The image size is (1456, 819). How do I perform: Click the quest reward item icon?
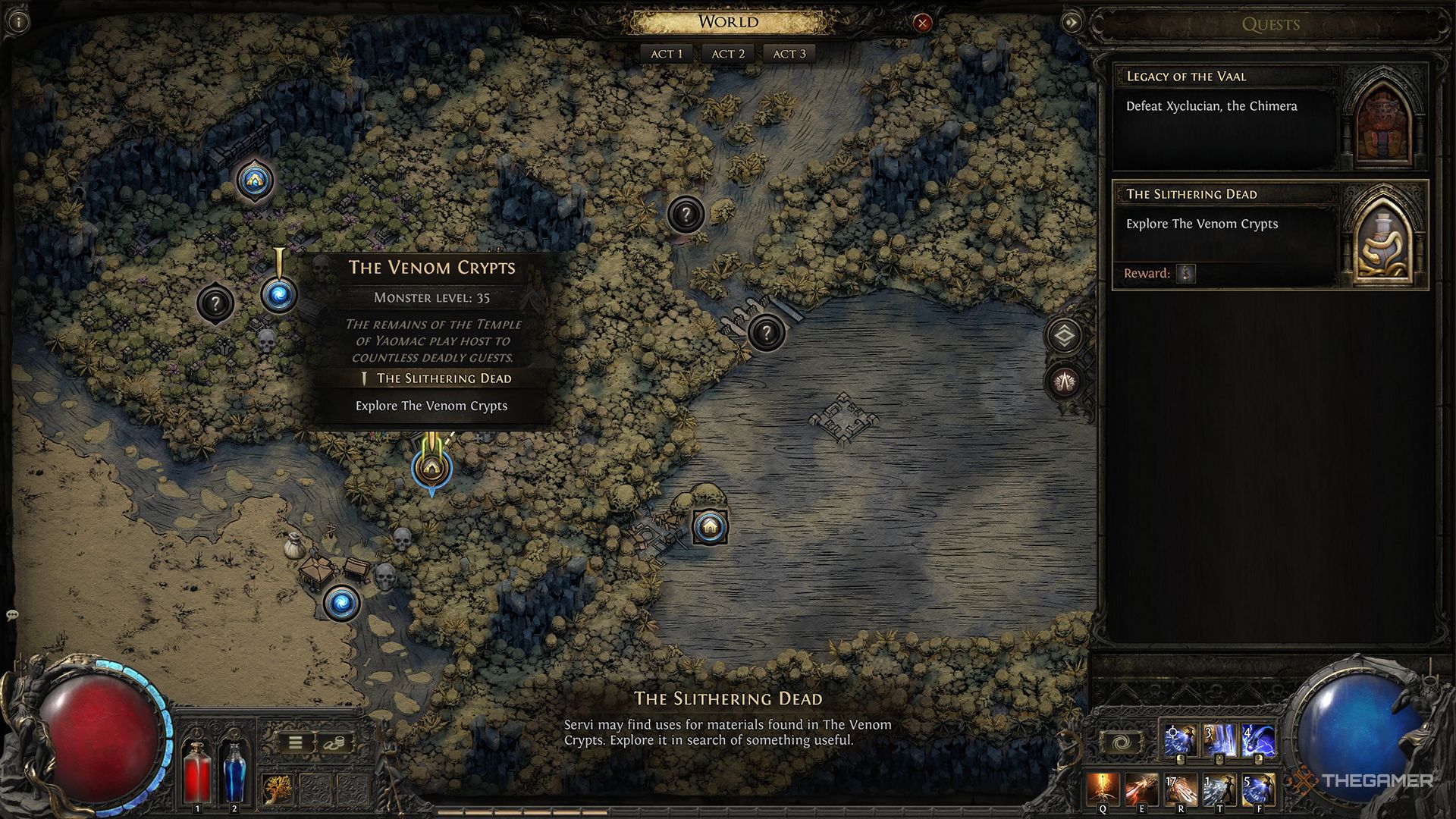click(1186, 273)
